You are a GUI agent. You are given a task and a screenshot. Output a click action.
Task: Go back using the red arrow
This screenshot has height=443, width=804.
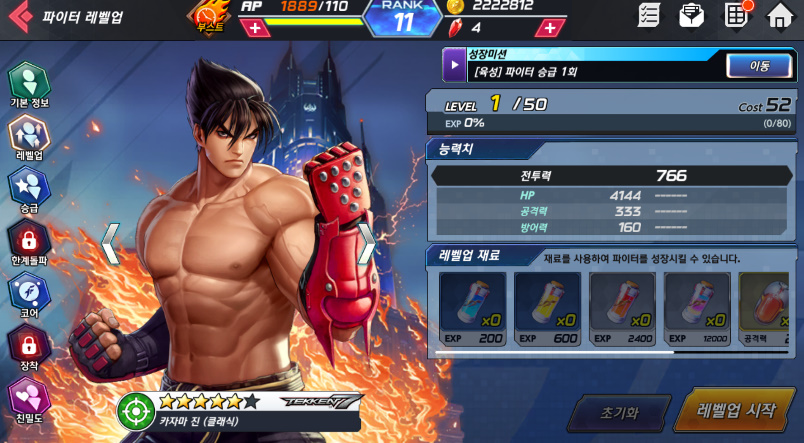(20, 16)
